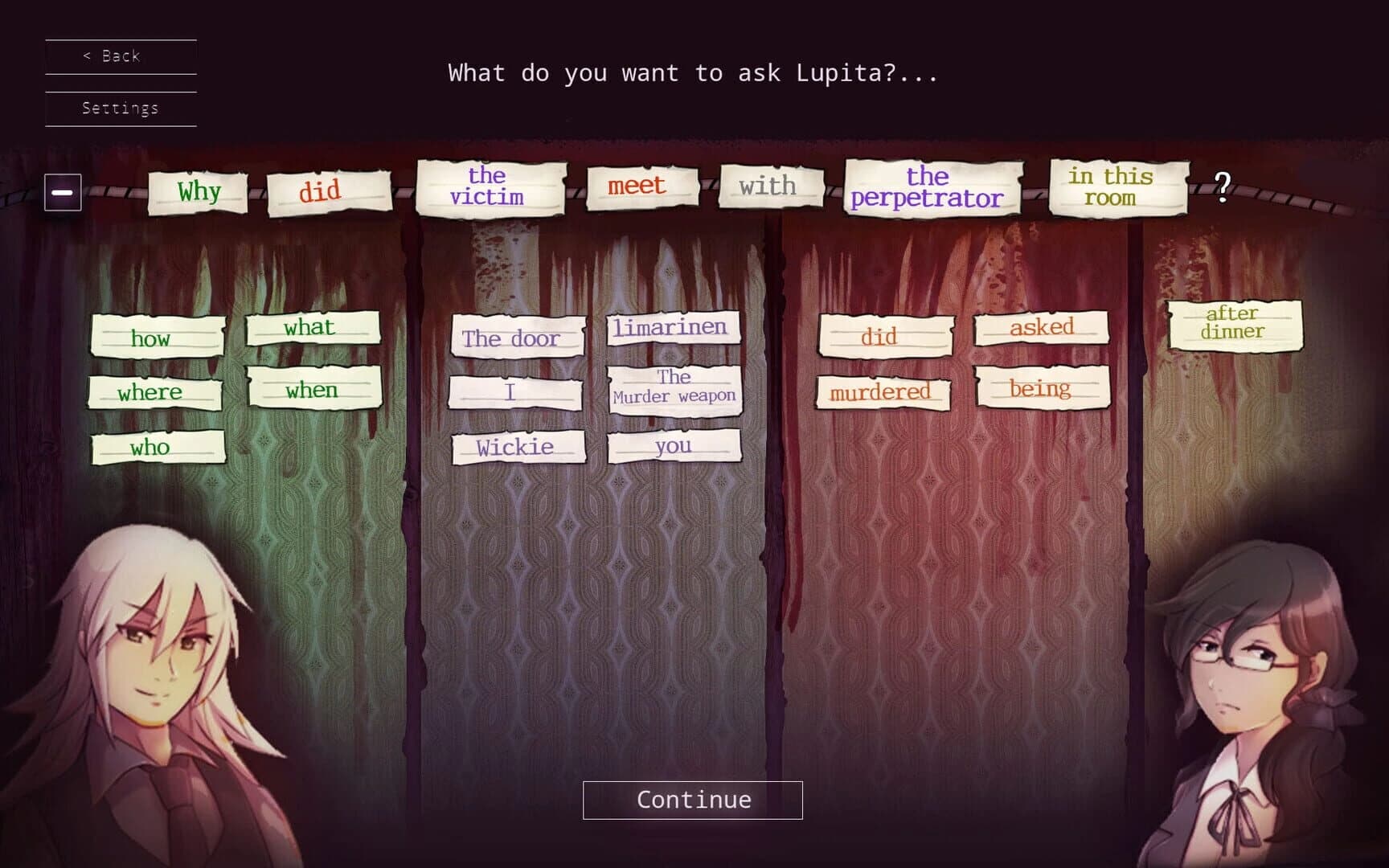Swap in the 'when' question word
This screenshot has height=868, width=1389.
[x=313, y=391]
